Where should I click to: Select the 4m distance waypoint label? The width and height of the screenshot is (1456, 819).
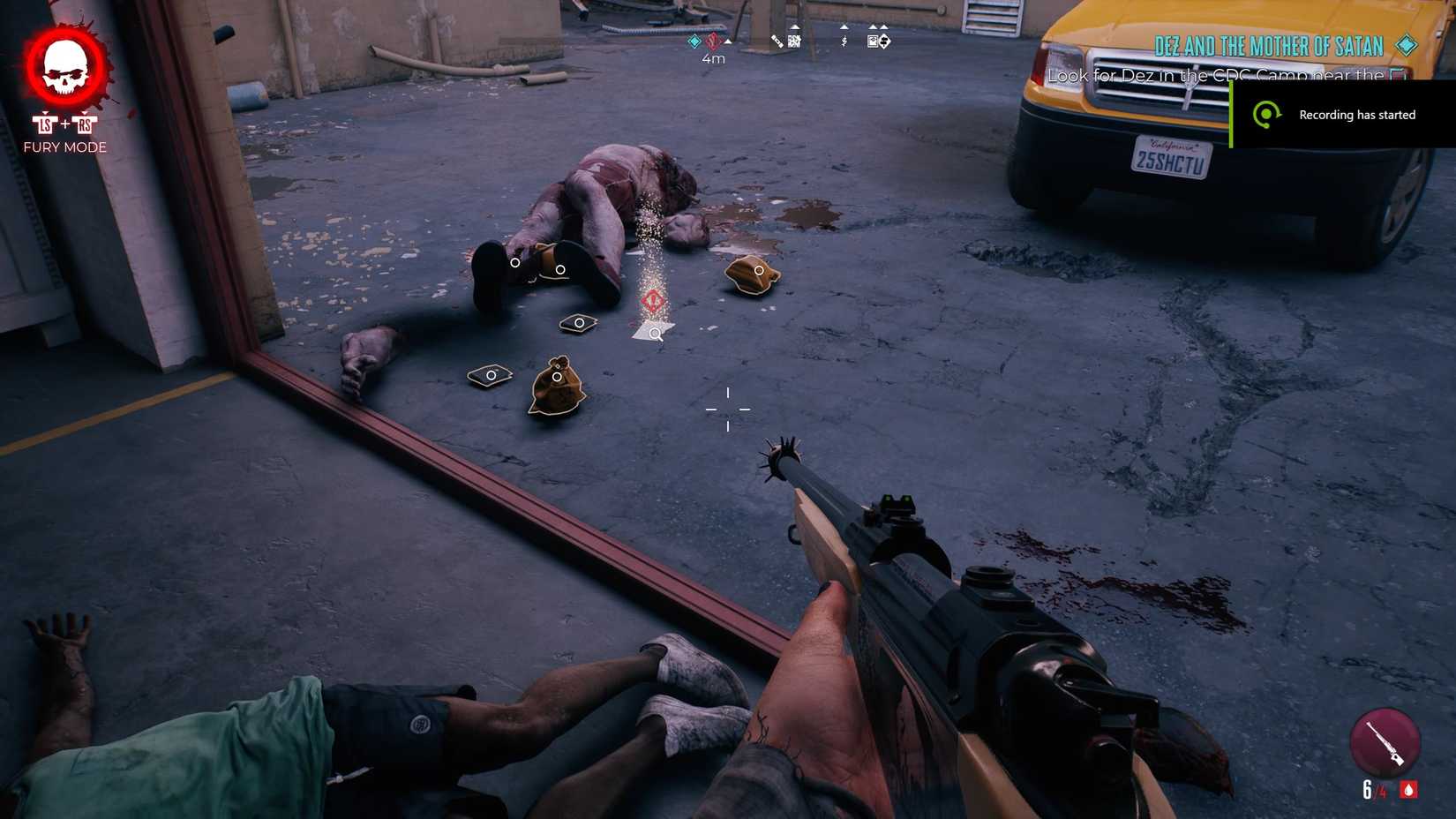pyautogui.click(x=711, y=57)
